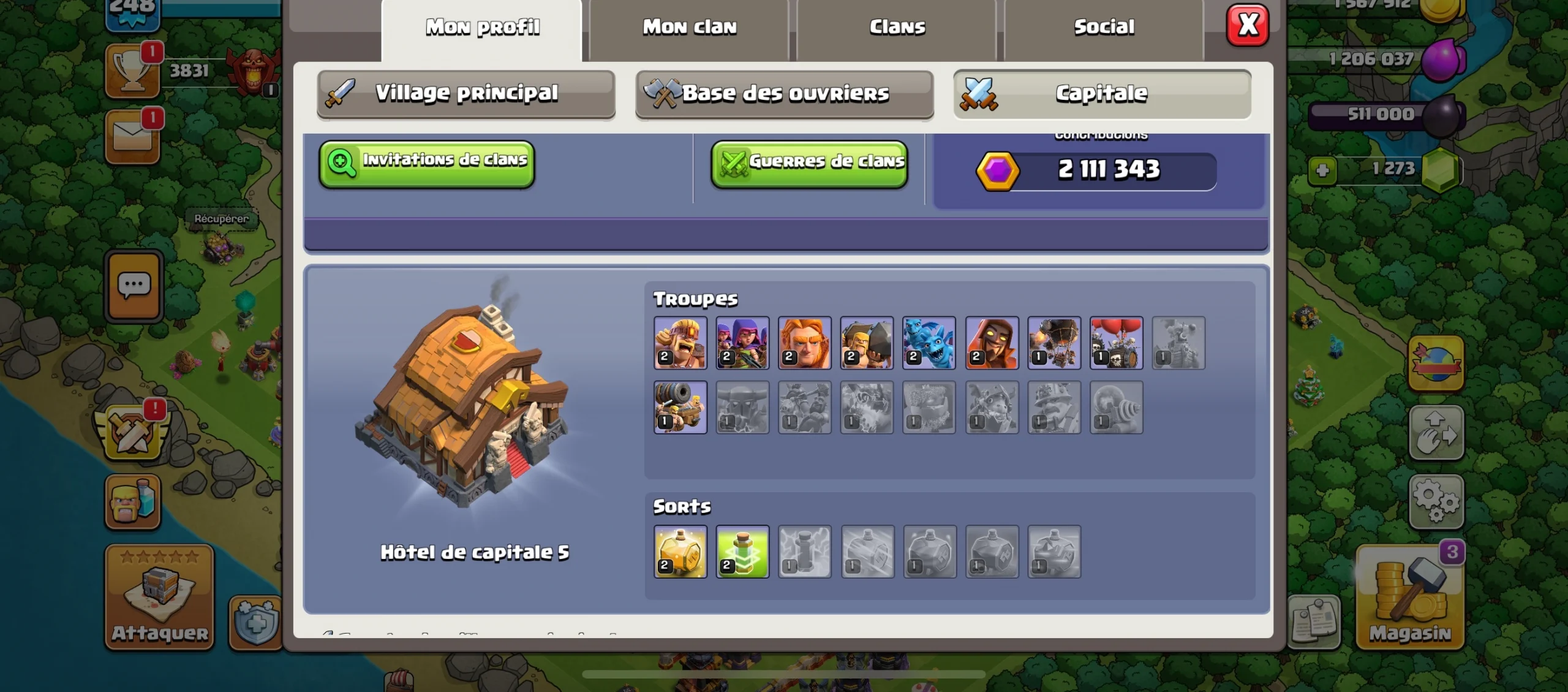Select the green healing spell icon

[x=742, y=552]
